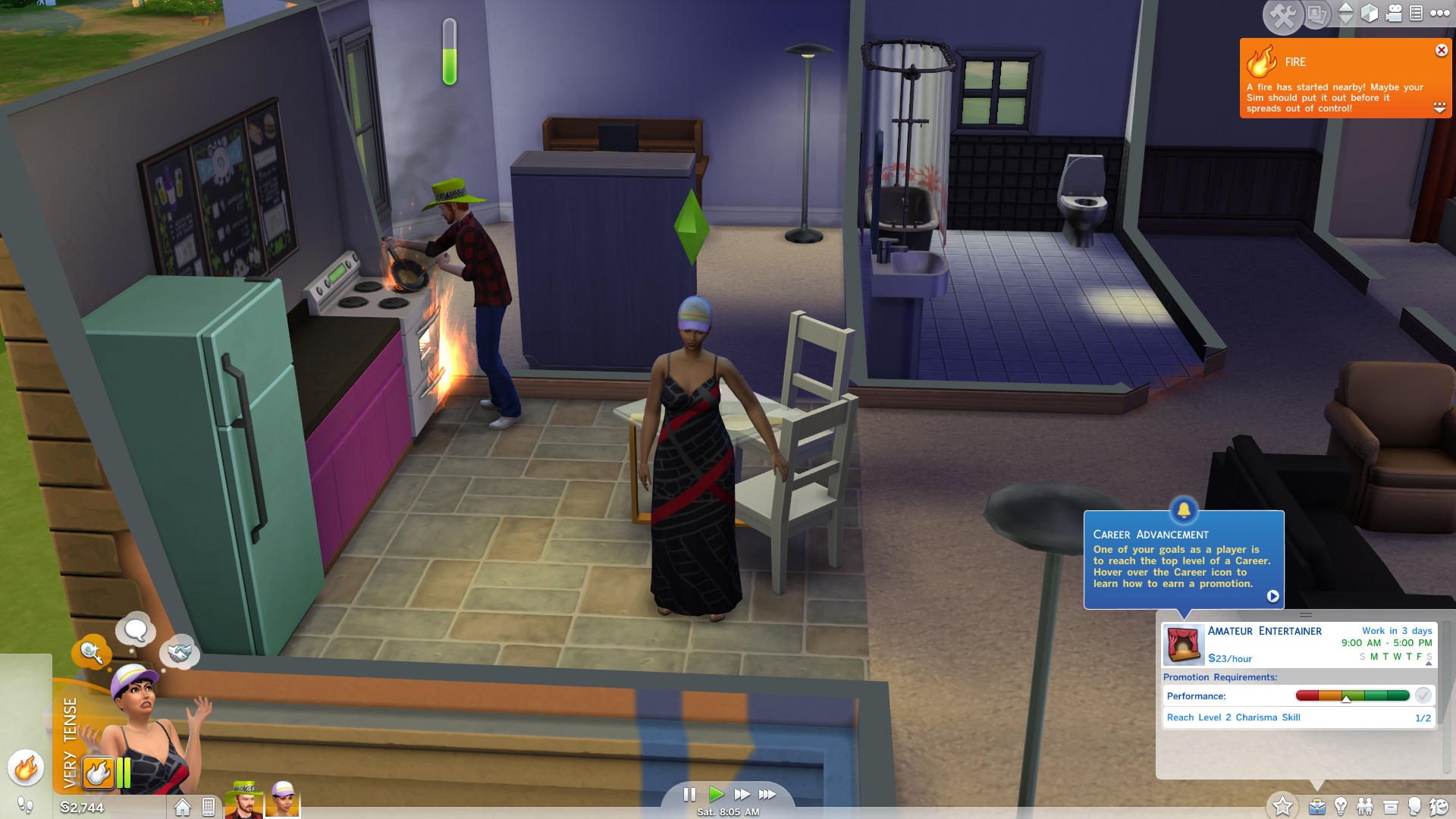The height and width of the screenshot is (819, 1456).
Task: Open the game options list icon
Action: tap(1417, 14)
